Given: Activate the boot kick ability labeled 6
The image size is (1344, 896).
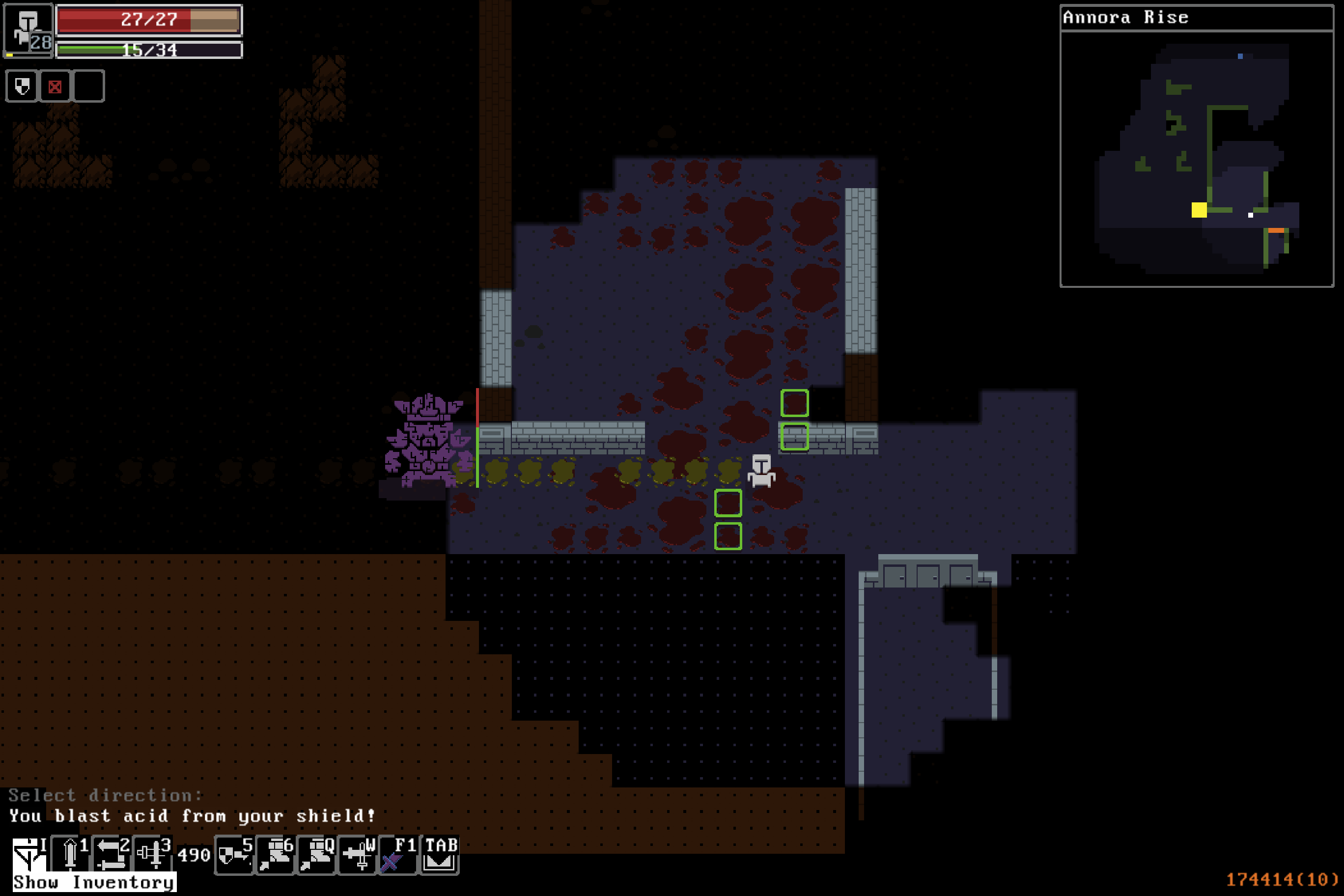Looking at the screenshot, I should tap(276, 855).
